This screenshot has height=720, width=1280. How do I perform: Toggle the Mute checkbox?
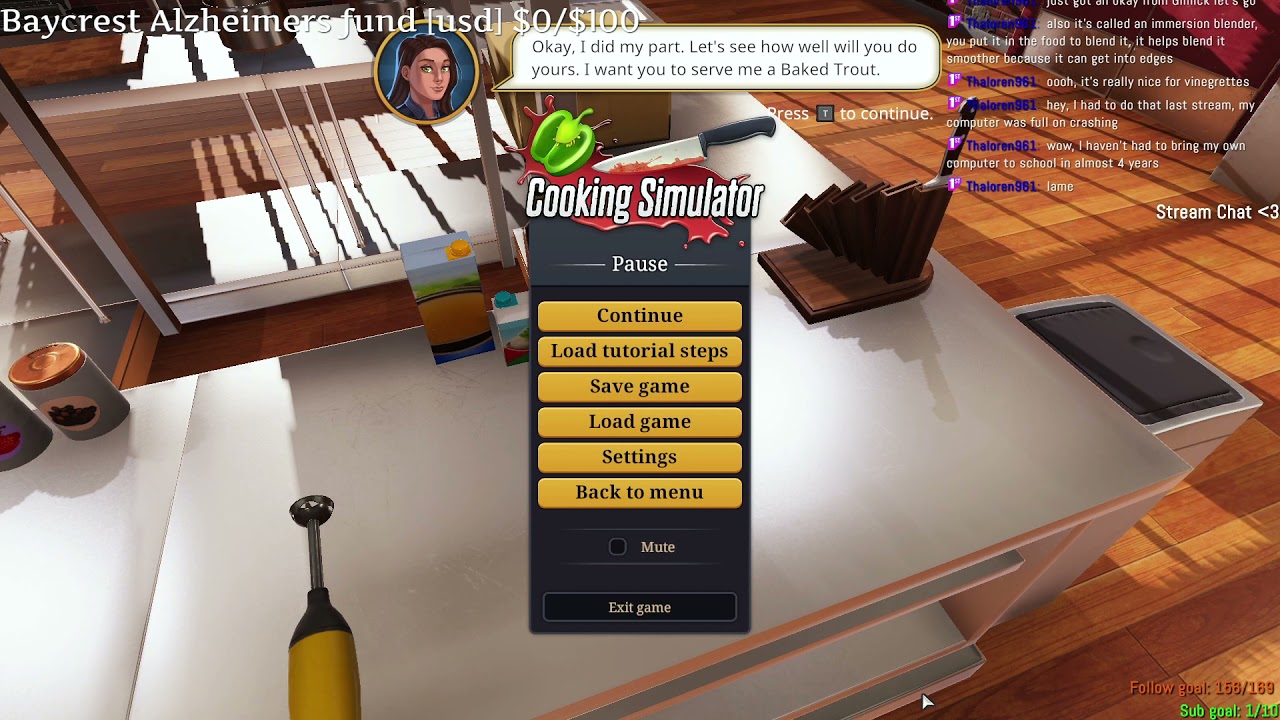[x=618, y=547]
